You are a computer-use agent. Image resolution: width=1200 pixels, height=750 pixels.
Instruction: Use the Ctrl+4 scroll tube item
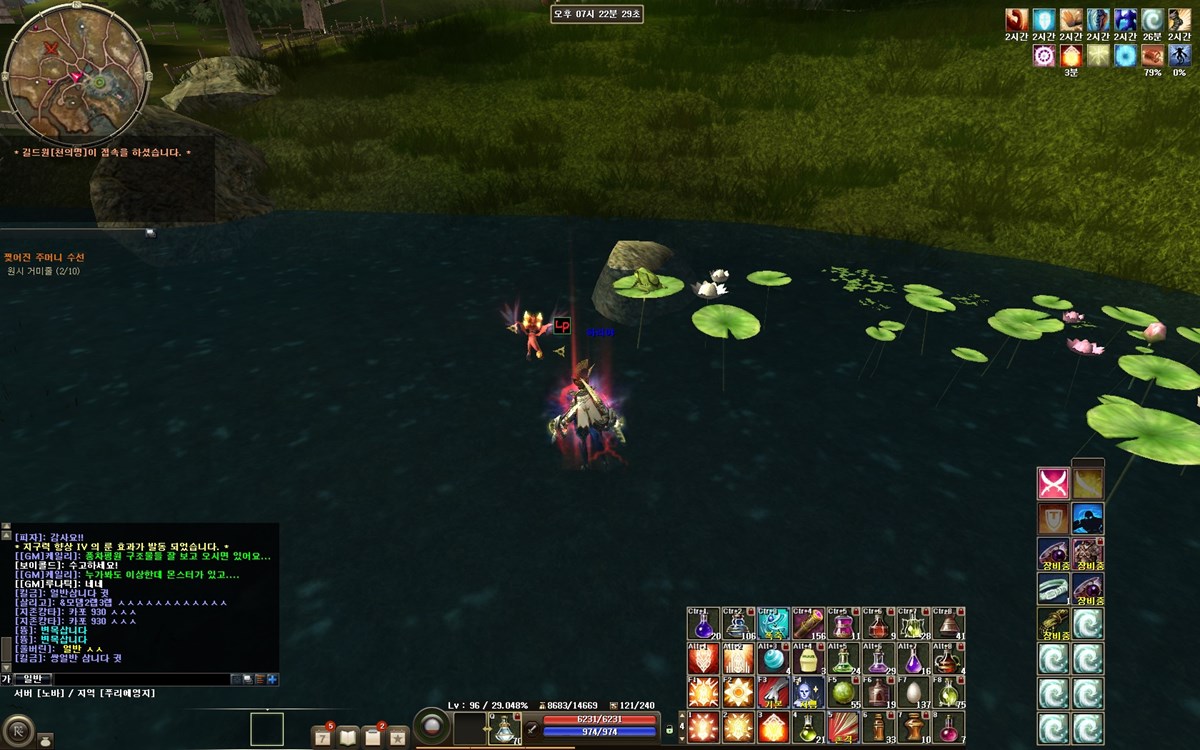pyautogui.click(x=808, y=624)
